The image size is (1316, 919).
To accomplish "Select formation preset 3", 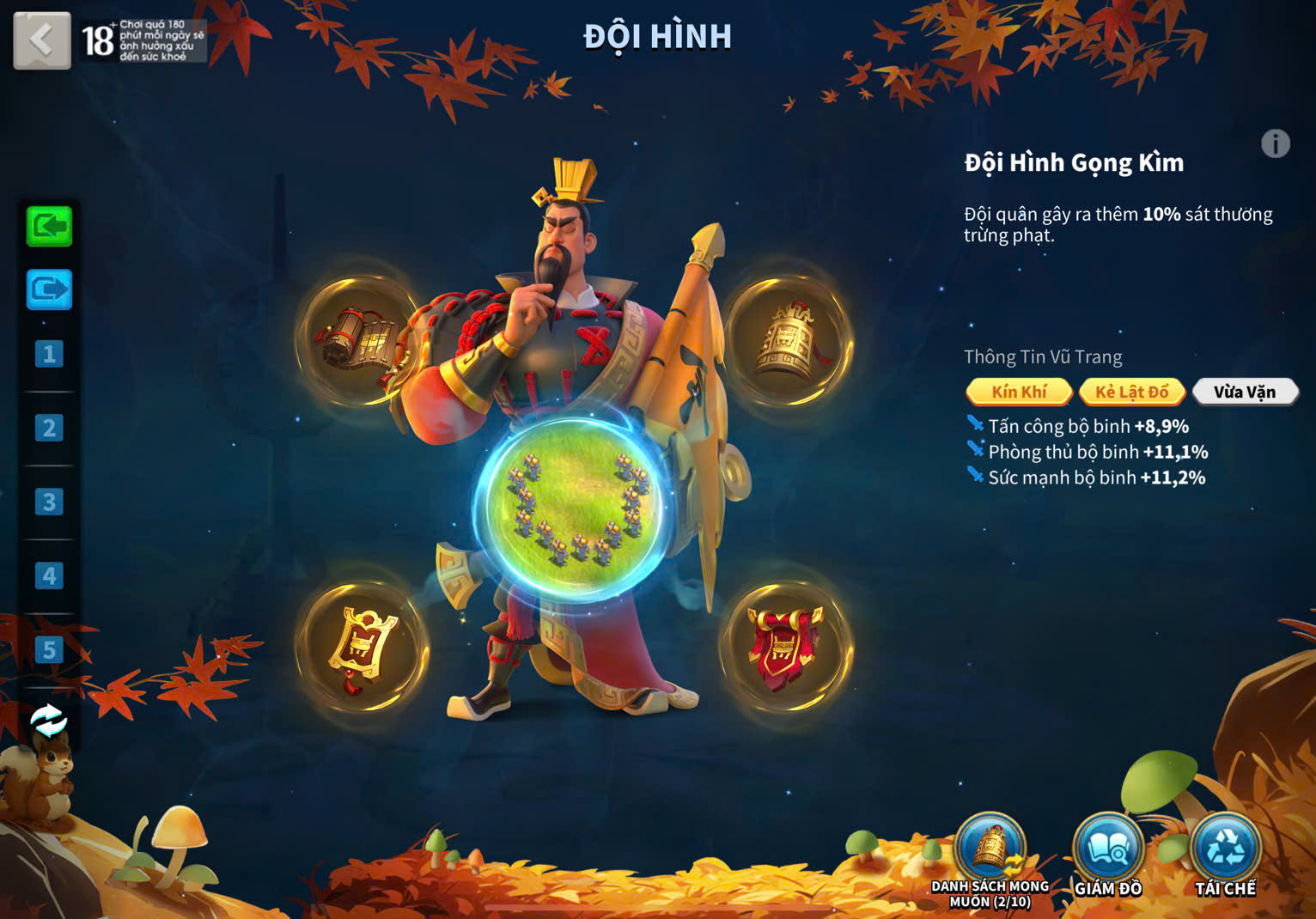I will (x=49, y=502).
